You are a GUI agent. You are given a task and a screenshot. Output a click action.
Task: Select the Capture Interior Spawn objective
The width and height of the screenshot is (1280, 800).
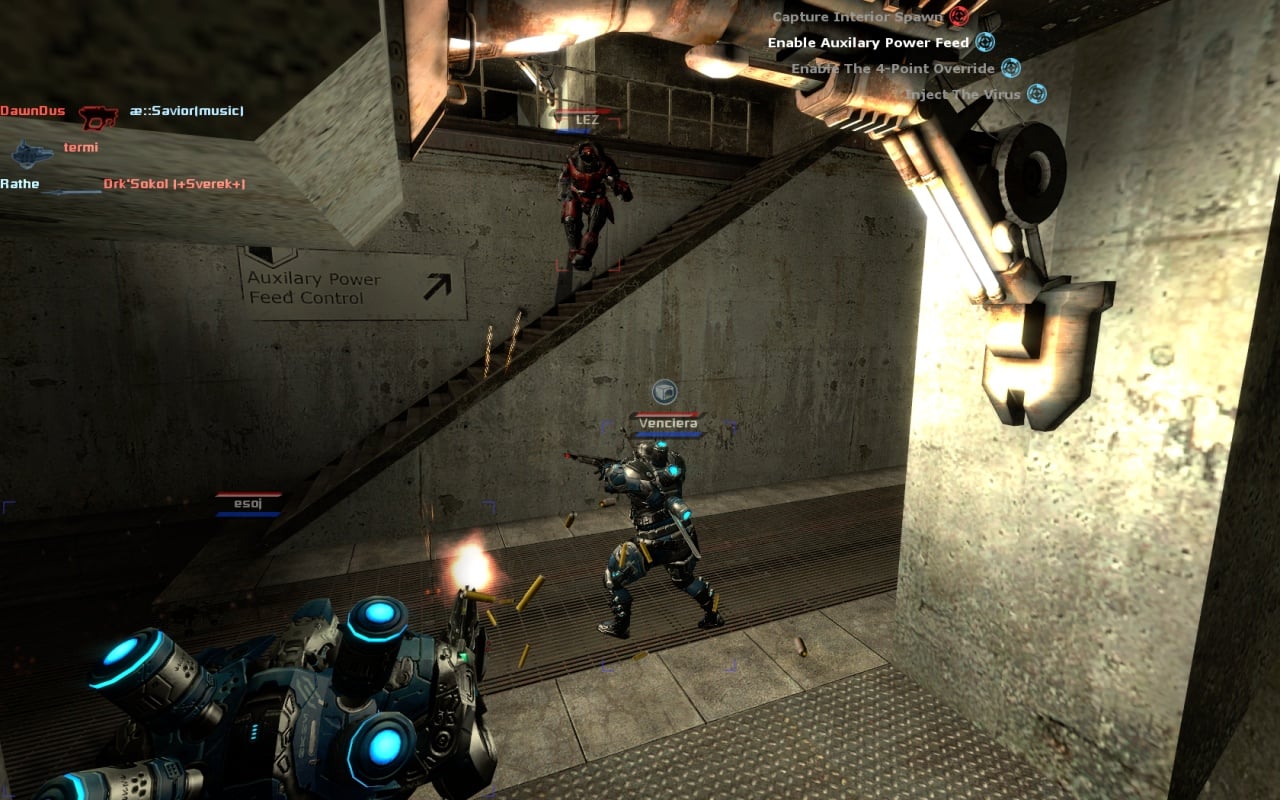858,17
